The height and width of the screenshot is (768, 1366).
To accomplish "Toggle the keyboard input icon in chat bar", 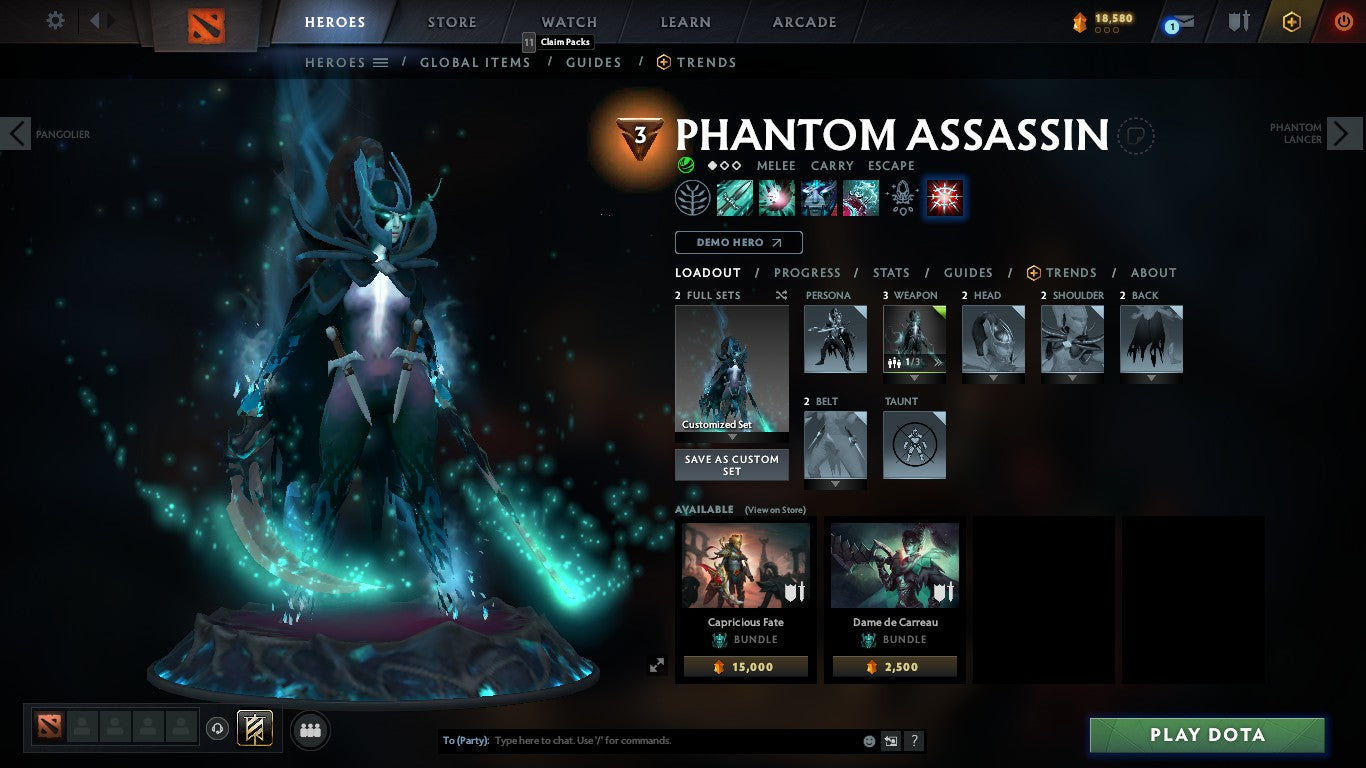I will pyautogui.click(x=890, y=740).
